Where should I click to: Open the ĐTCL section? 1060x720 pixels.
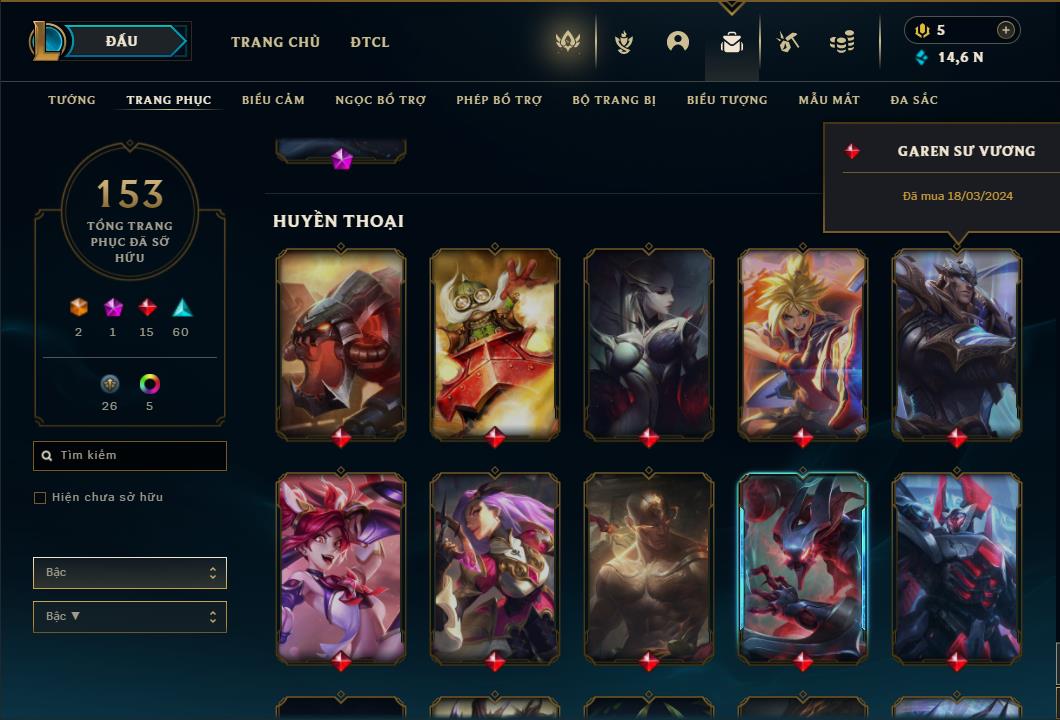[x=370, y=42]
